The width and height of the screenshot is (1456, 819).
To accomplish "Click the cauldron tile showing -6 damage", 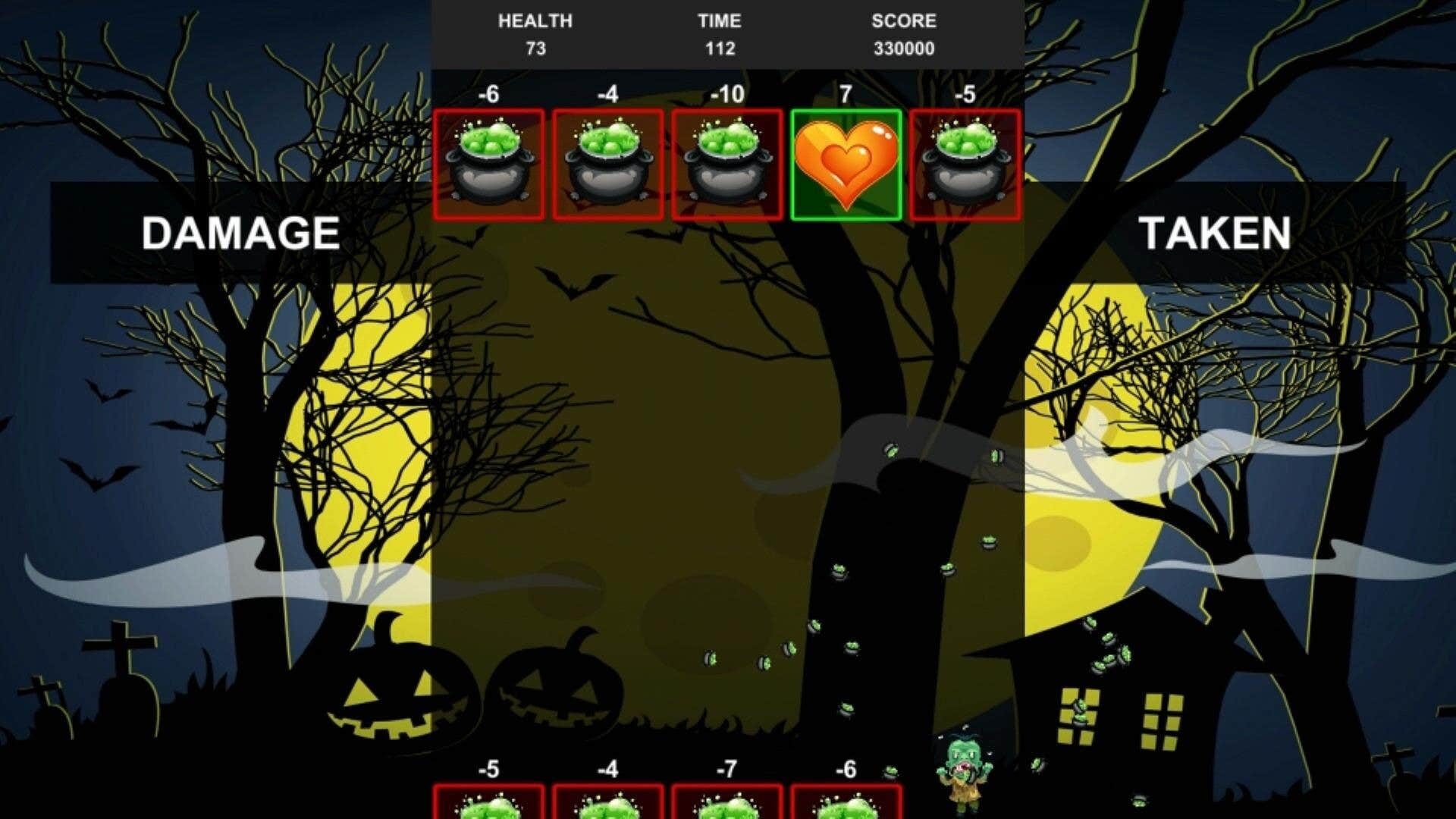I will [x=489, y=165].
